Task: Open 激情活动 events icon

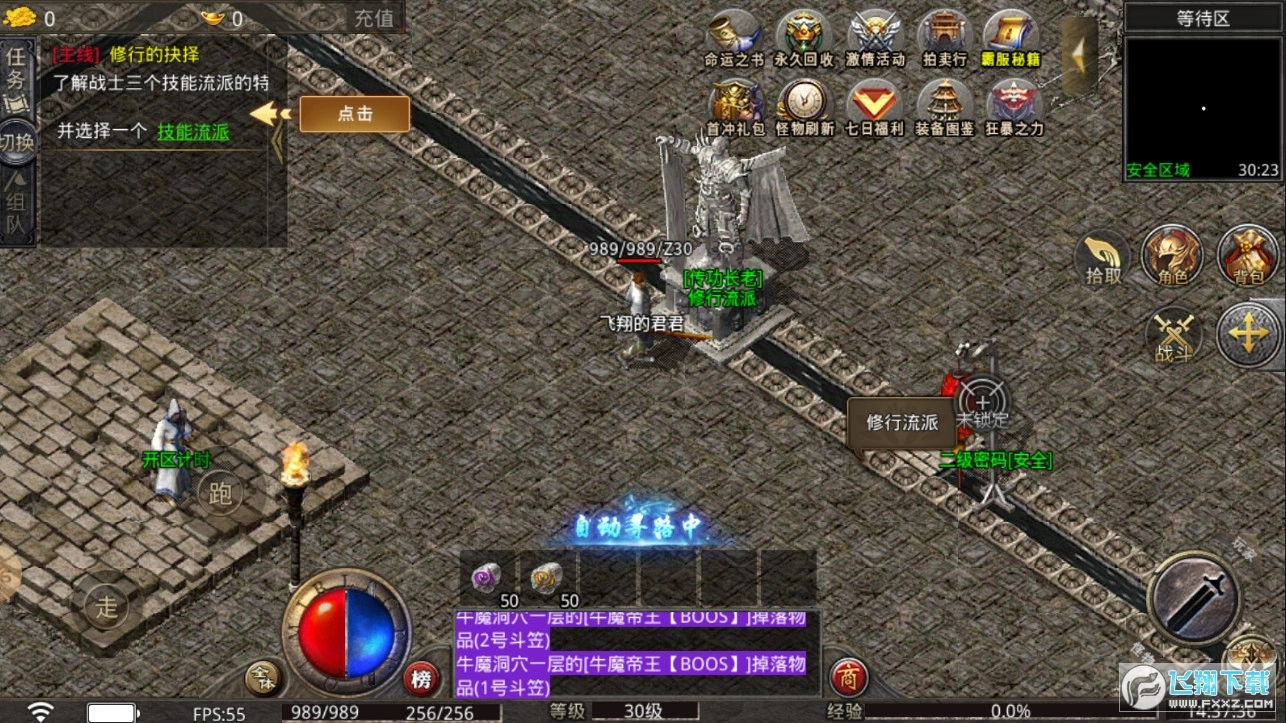Action: 875,38
